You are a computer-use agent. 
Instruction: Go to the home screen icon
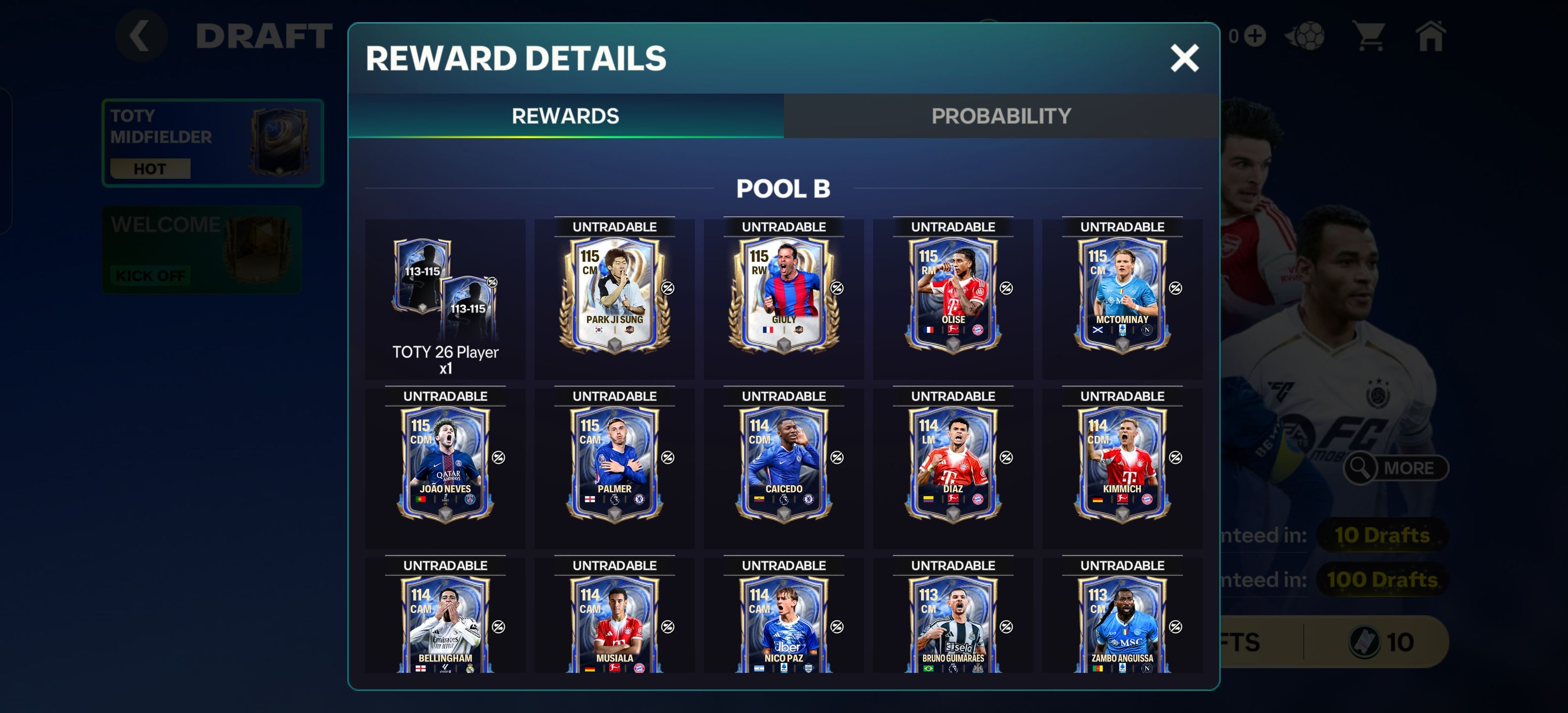coord(1430,37)
